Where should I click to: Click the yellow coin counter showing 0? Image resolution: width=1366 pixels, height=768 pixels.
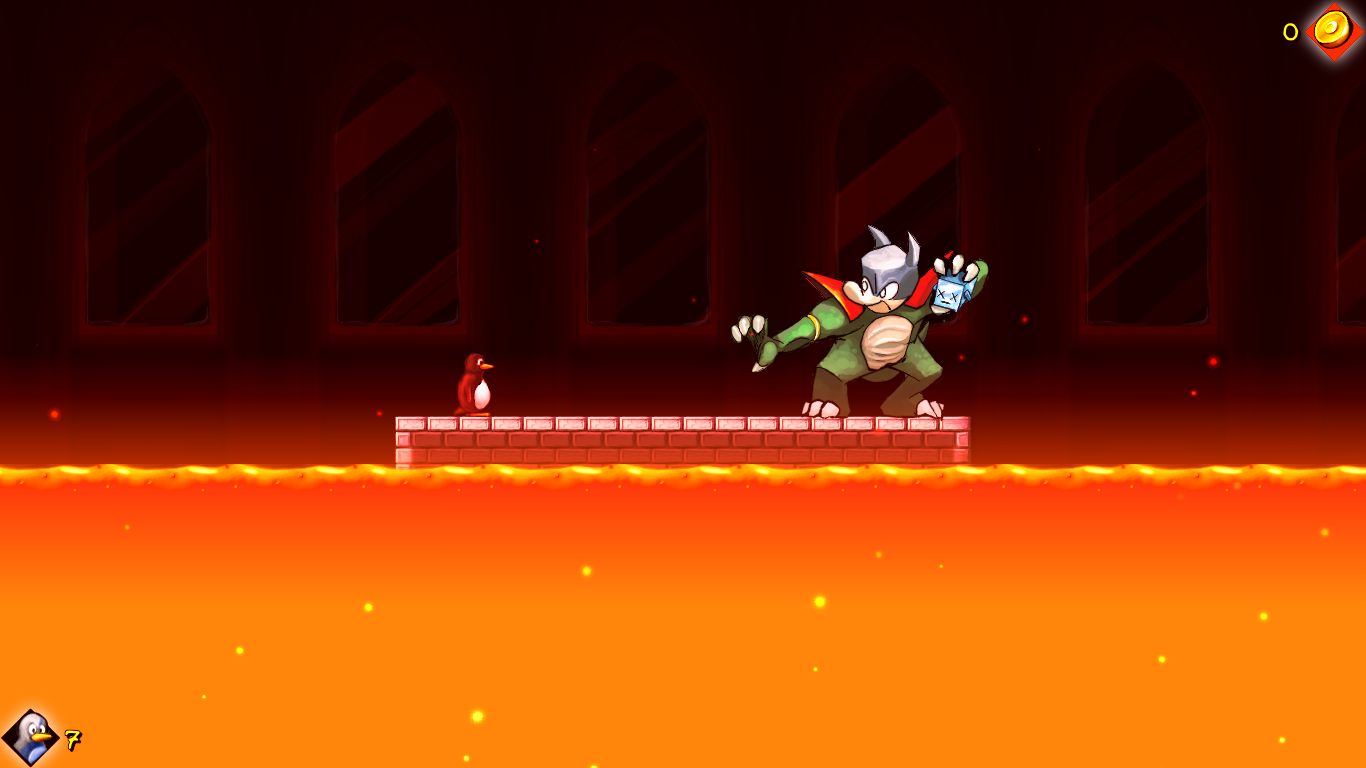pos(1289,33)
